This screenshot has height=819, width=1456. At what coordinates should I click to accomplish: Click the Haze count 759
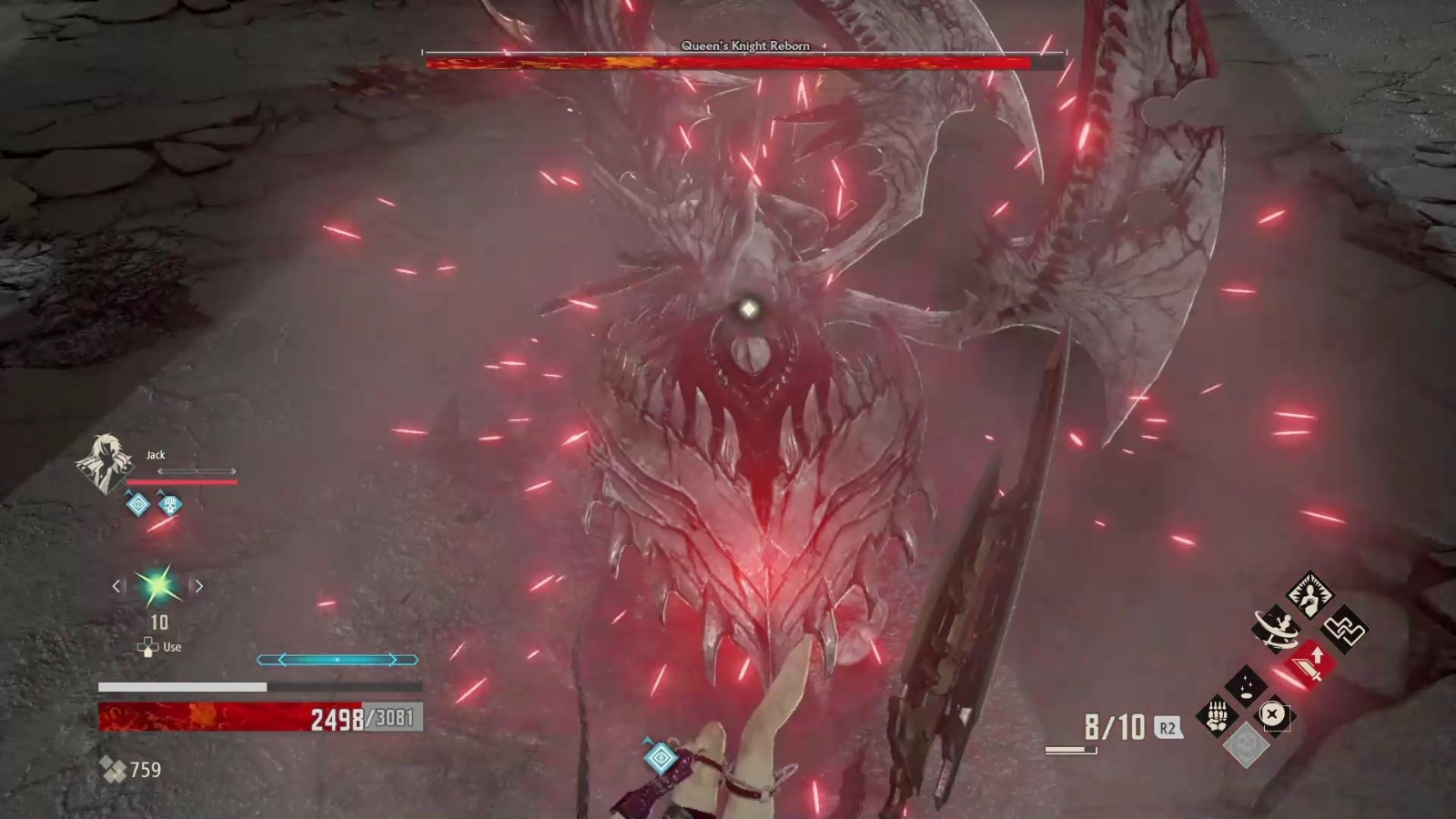coord(146,771)
